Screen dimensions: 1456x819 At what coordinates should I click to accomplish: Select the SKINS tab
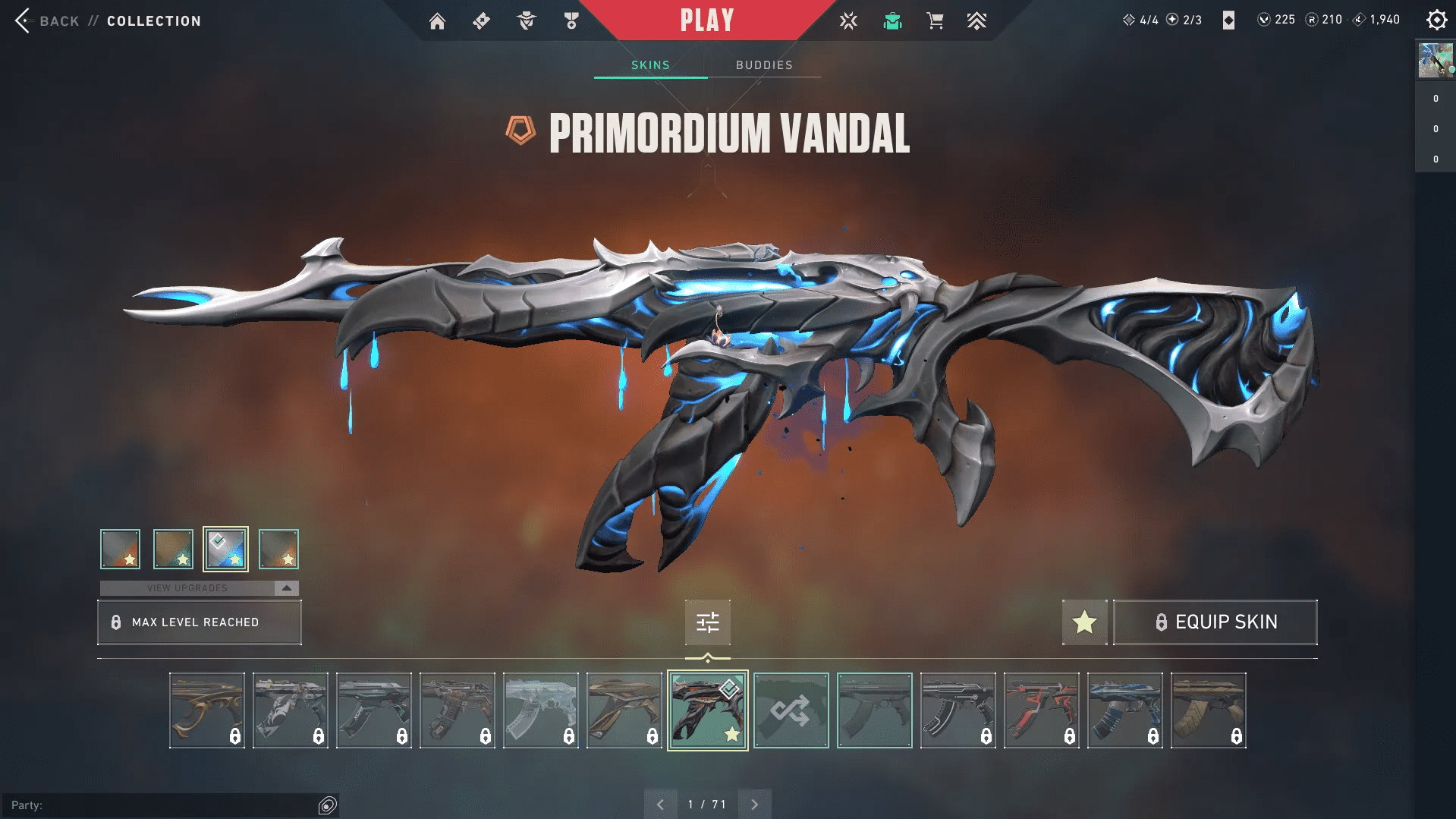(649, 65)
